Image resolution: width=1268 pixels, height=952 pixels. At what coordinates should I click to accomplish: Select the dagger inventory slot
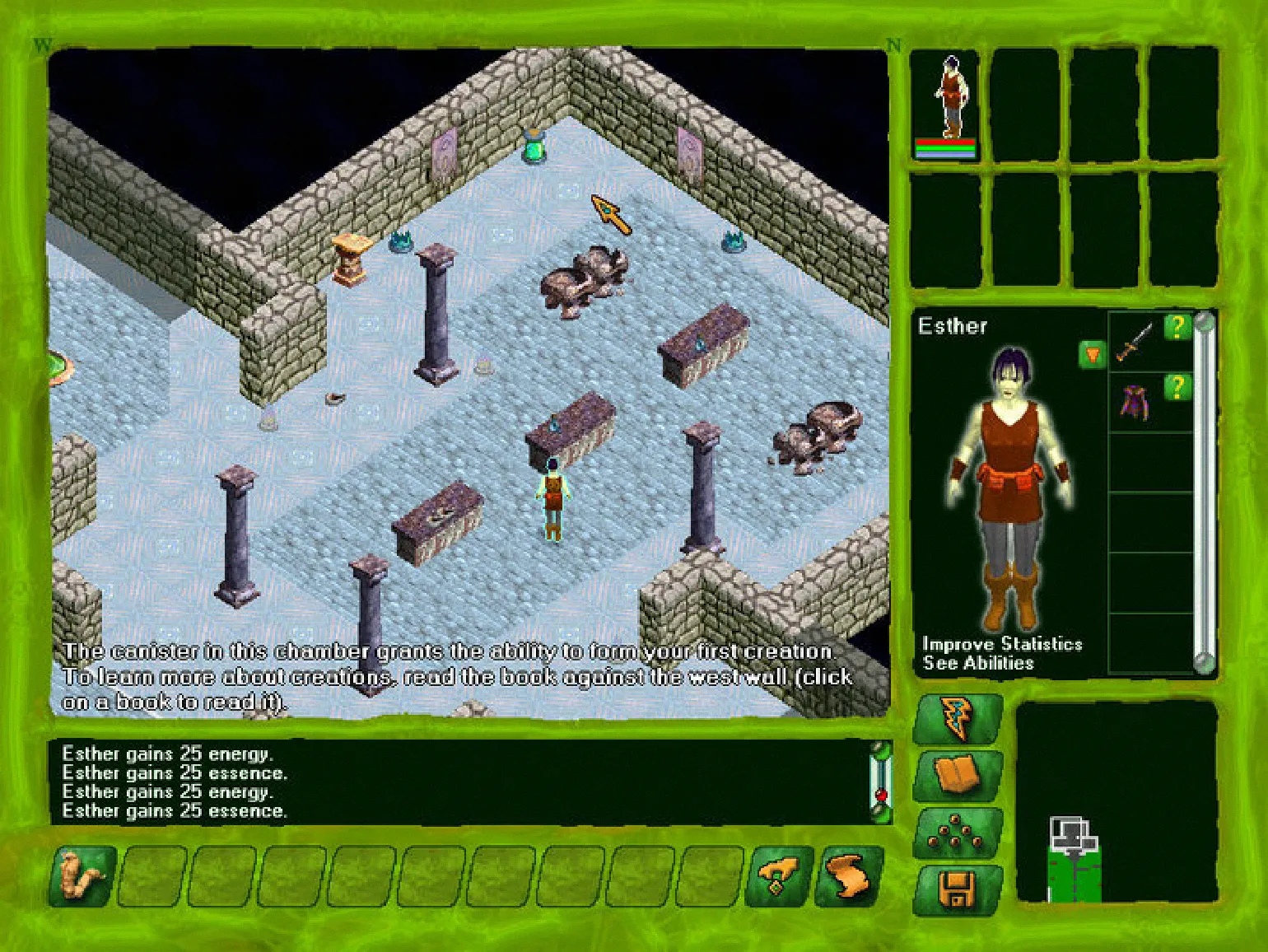point(1135,343)
